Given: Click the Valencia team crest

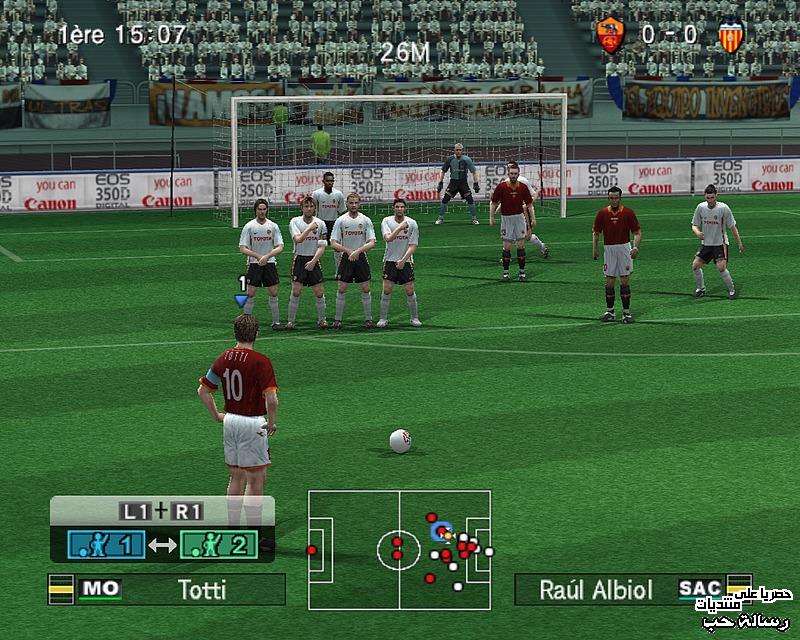Looking at the screenshot, I should [731, 36].
